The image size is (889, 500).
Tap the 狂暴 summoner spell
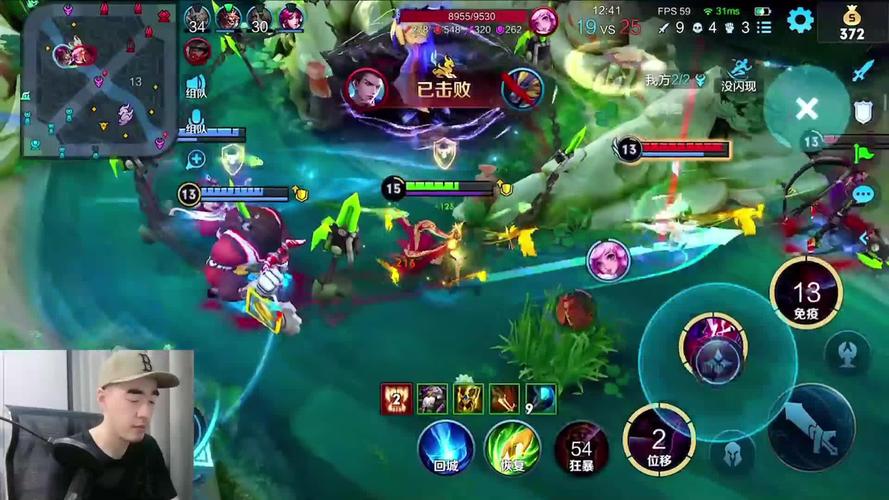(x=581, y=446)
